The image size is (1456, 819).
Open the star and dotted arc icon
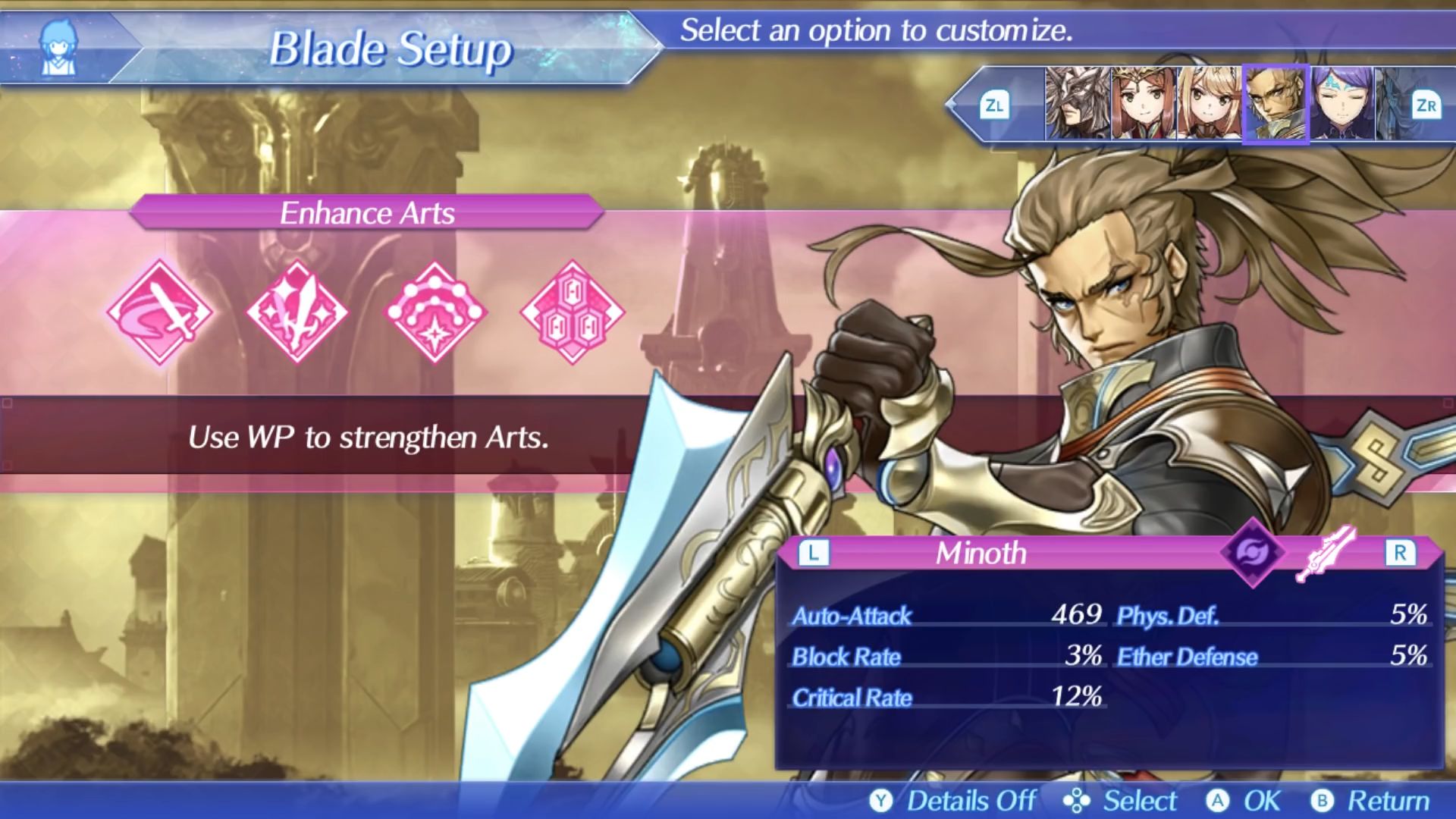tap(435, 312)
